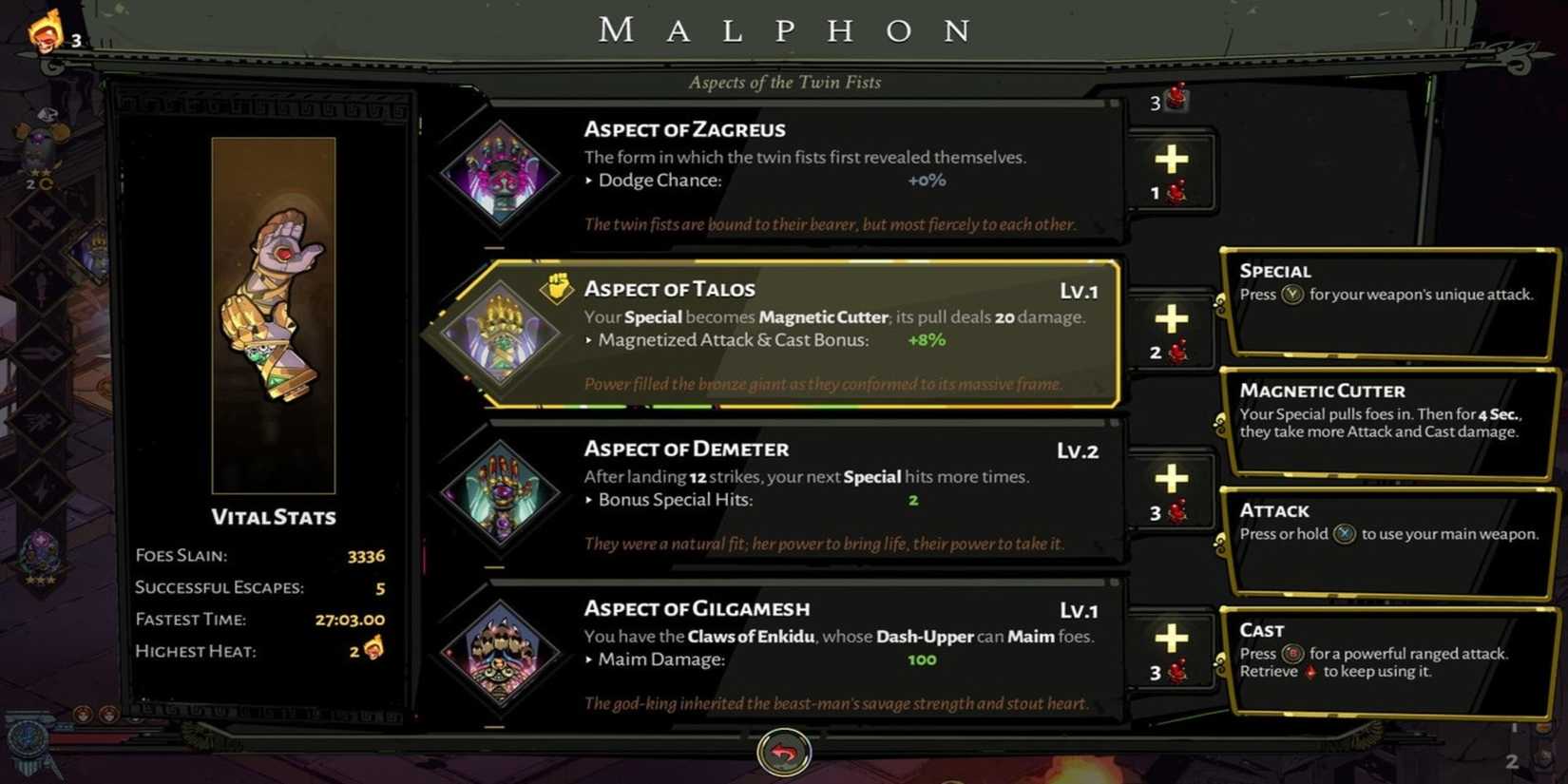Click the egg keepsake icon on left sidebar
The height and width of the screenshot is (784, 1568).
pyautogui.click(x=43, y=143)
